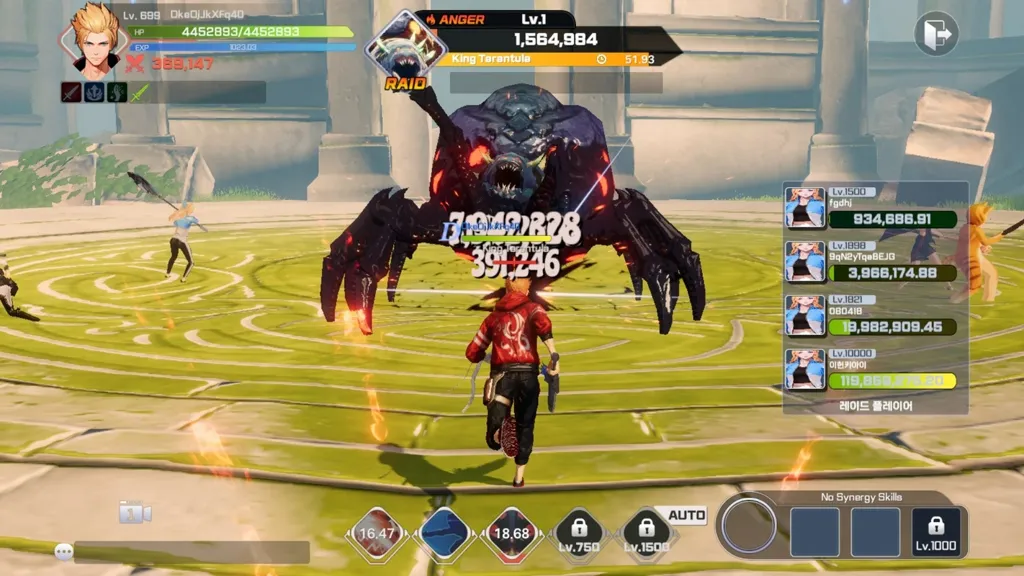
Task: Exit the raid via the door icon
Action: click(x=937, y=34)
